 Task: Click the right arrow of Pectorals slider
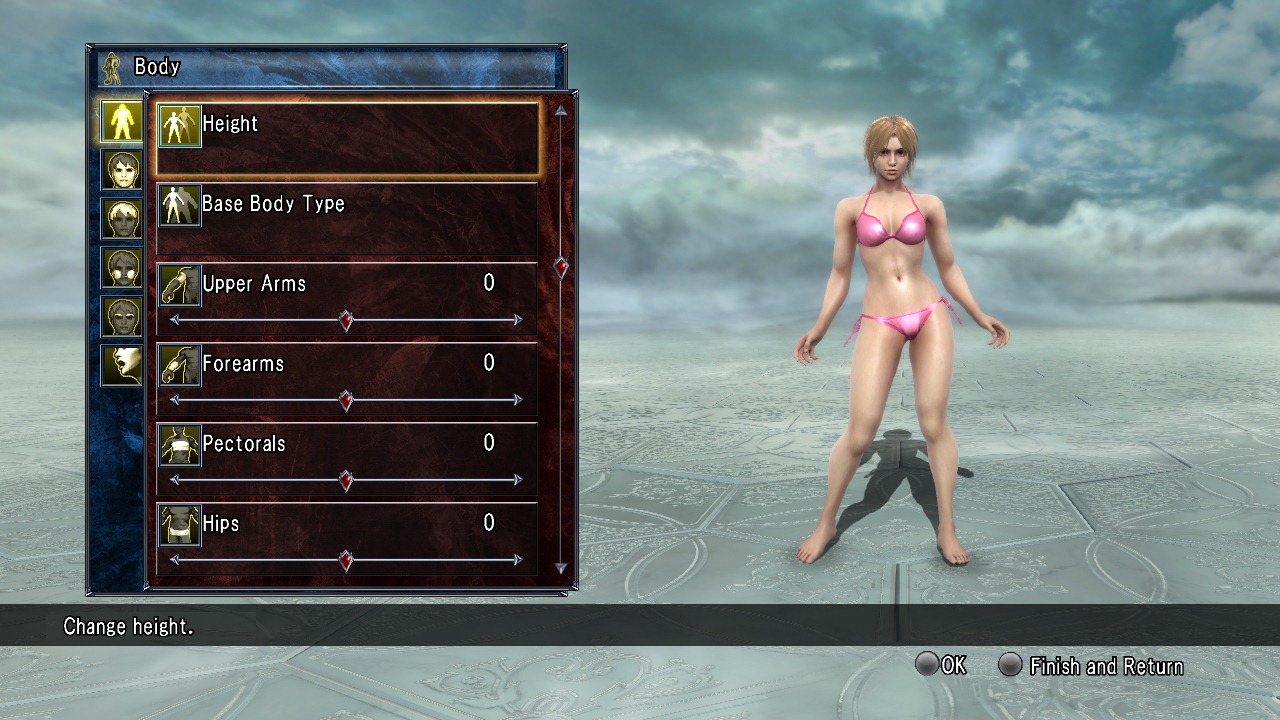click(518, 481)
